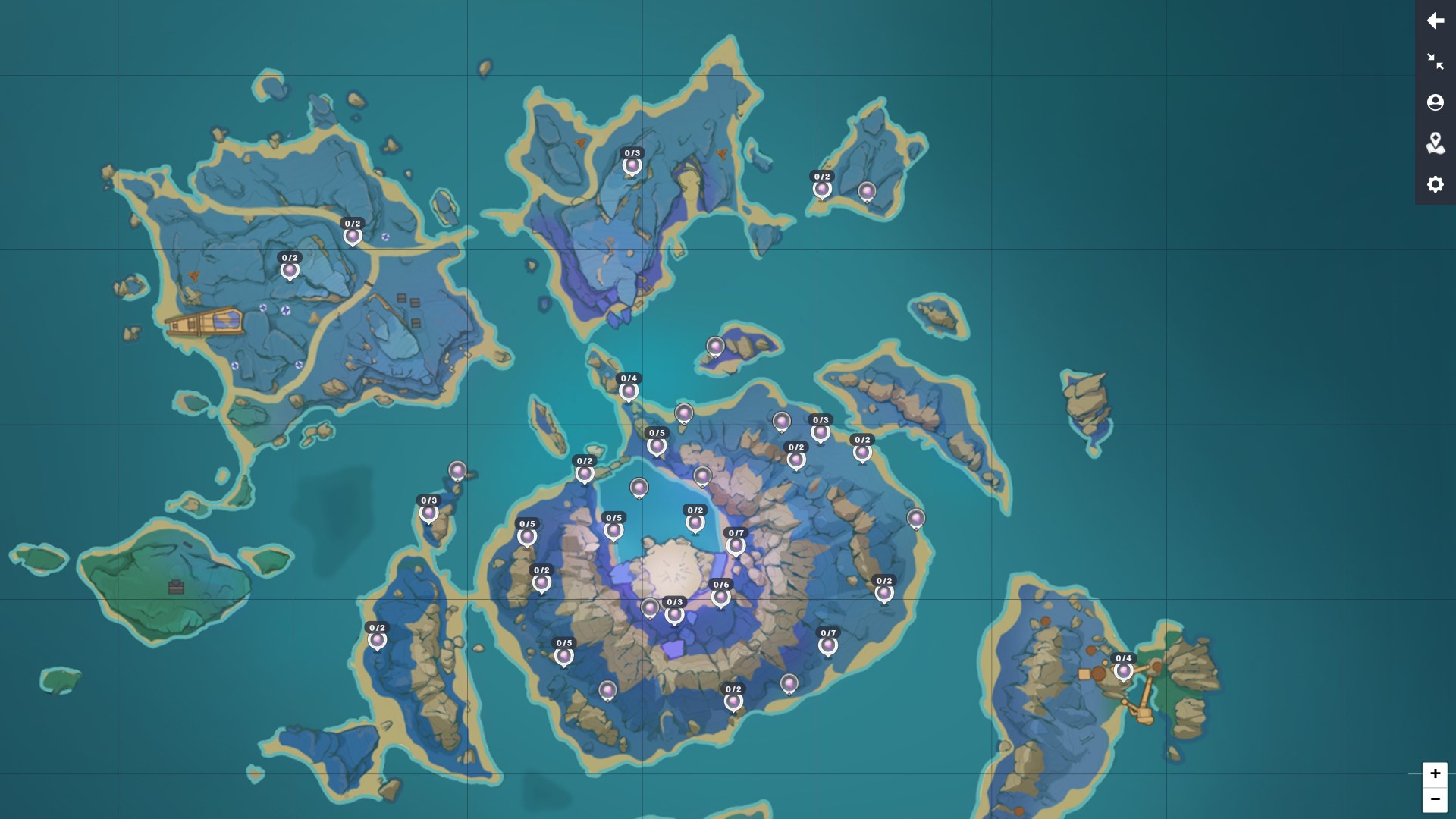This screenshot has height=819, width=1456.
Task: Select the 0/2 marker on the far west island
Action: (x=290, y=270)
